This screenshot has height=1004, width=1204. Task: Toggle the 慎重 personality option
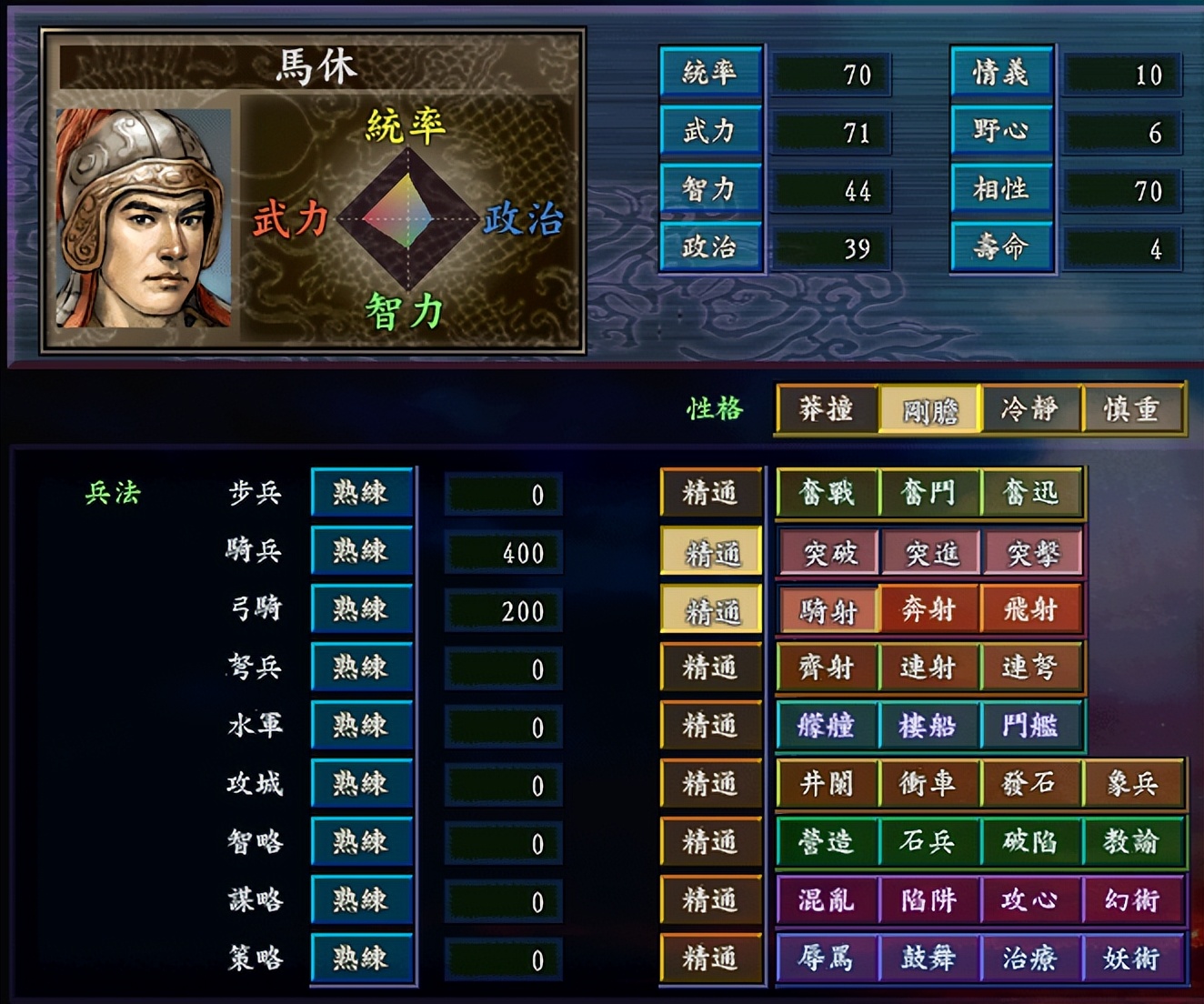(x=1133, y=410)
